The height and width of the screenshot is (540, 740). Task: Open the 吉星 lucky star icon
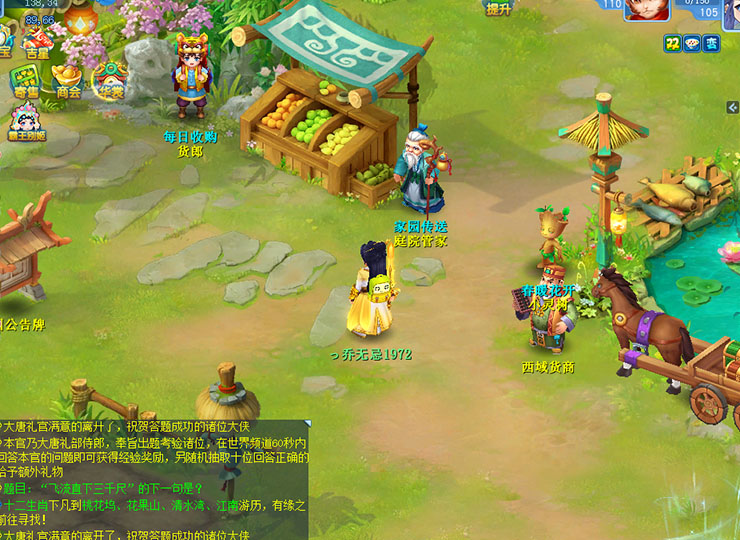point(38,44)
